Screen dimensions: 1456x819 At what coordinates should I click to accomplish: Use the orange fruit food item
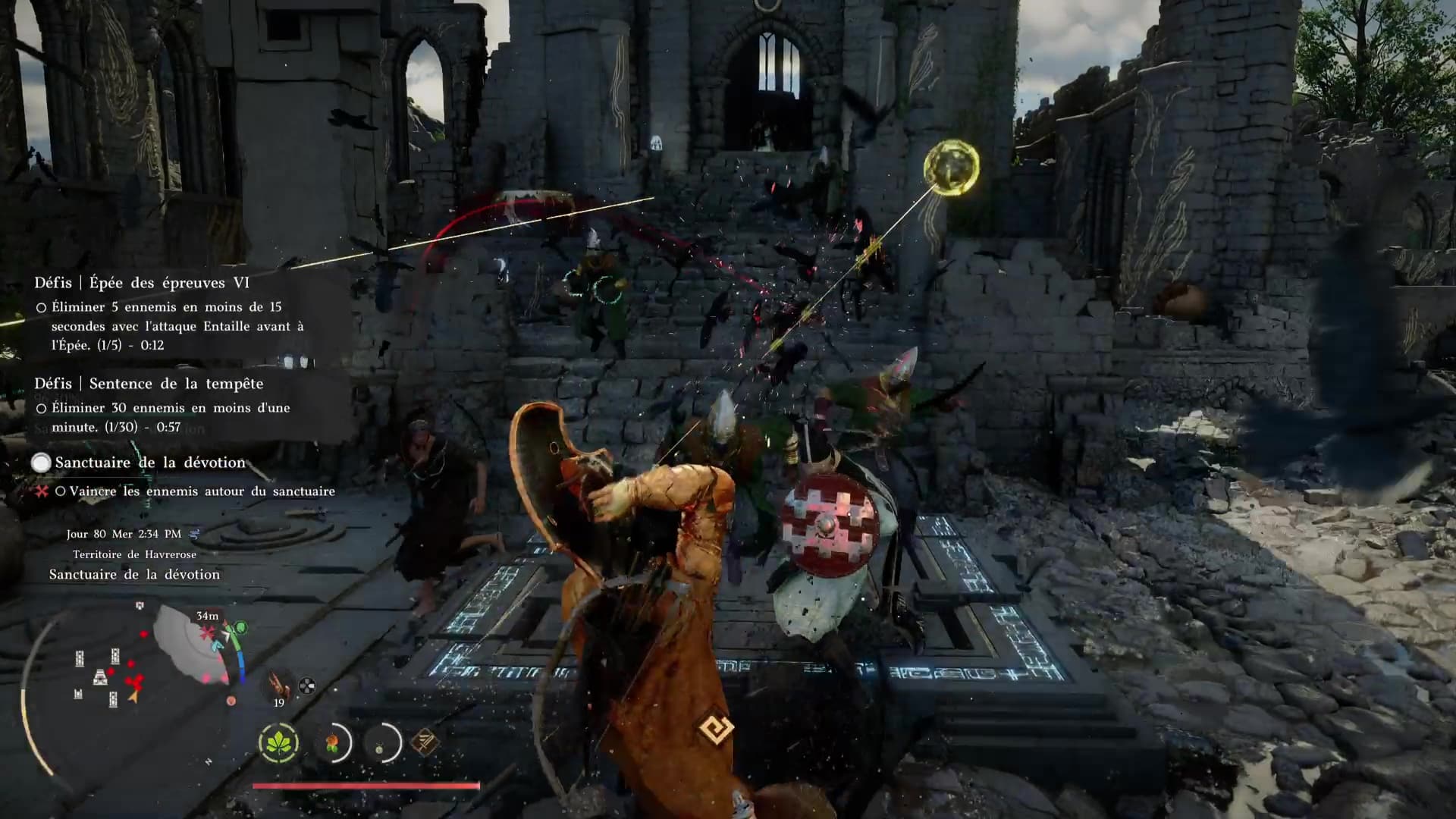(x=333, y=743)
